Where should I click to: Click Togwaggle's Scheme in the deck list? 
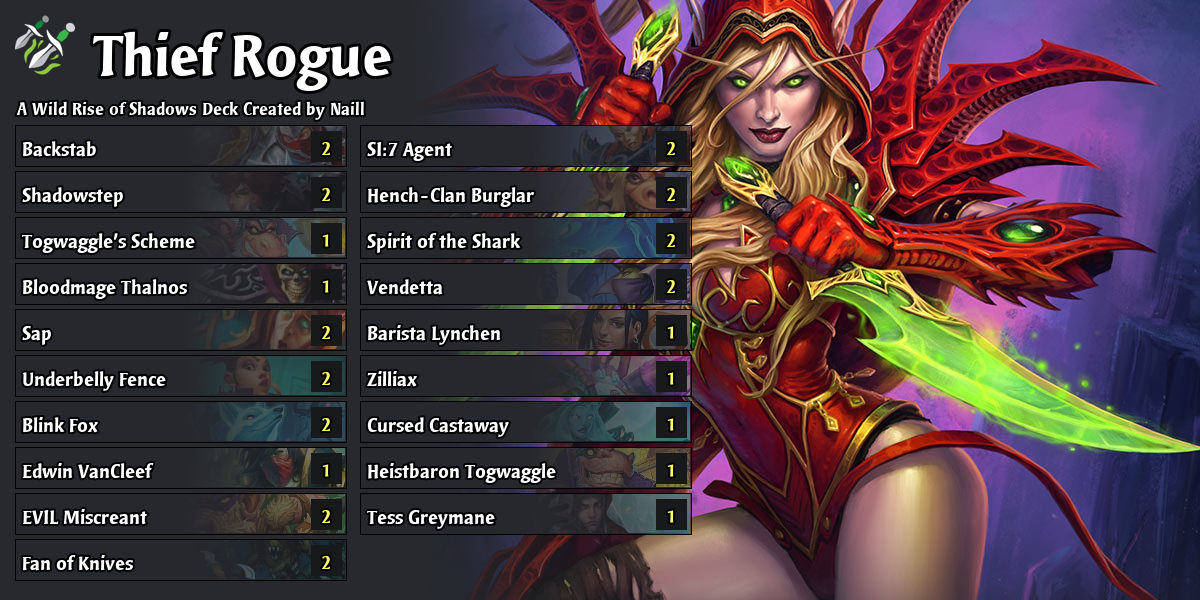point(180,242)
